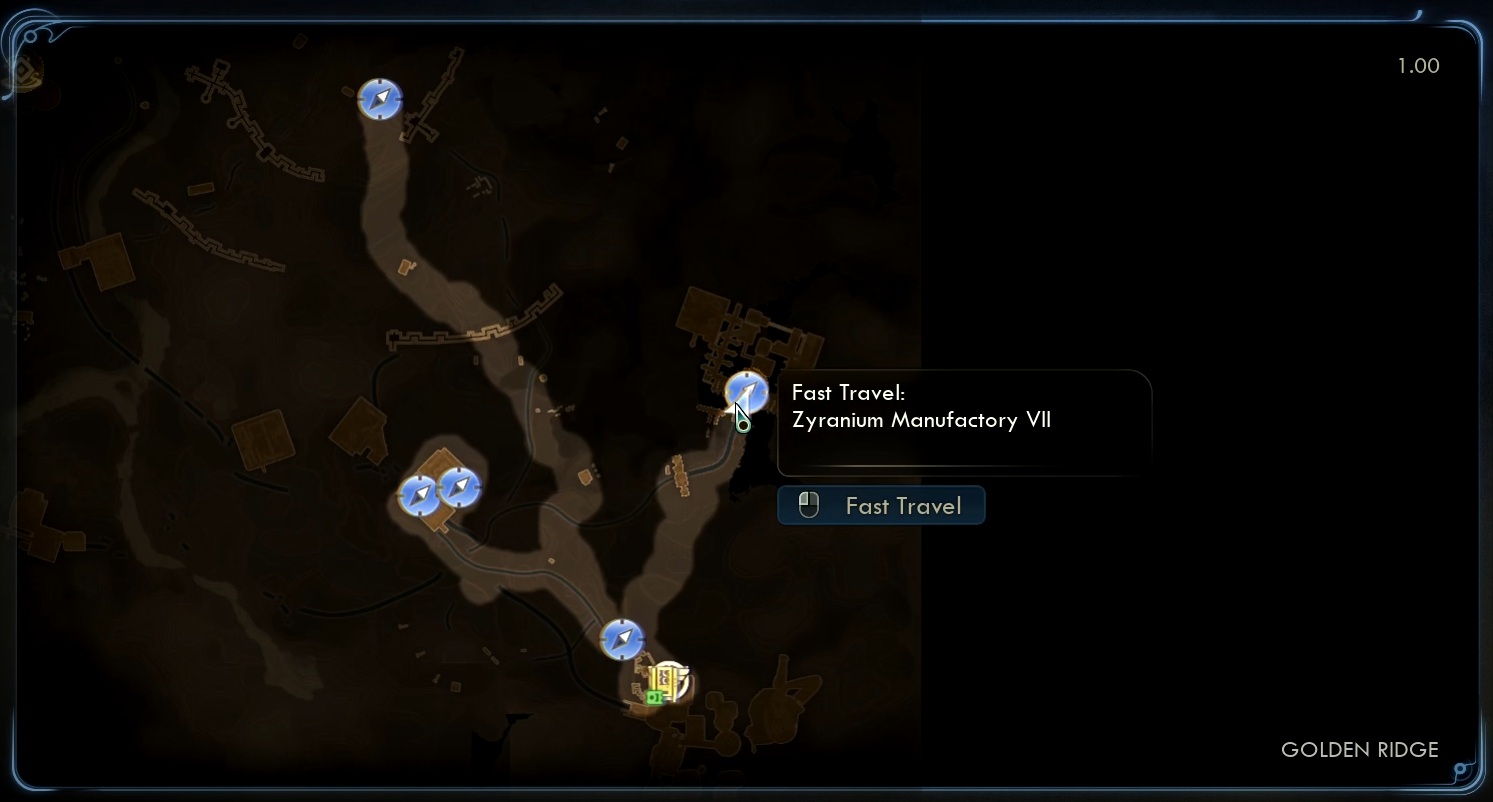Choose the compass marker beside the yellow door icon

point(621,639)
